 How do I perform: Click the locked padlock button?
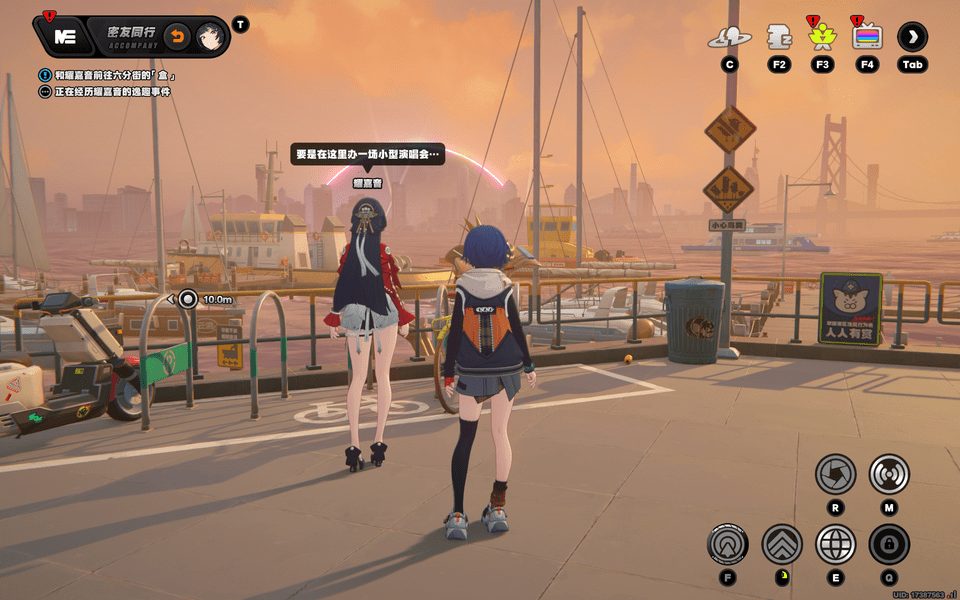tap(888, 544)
